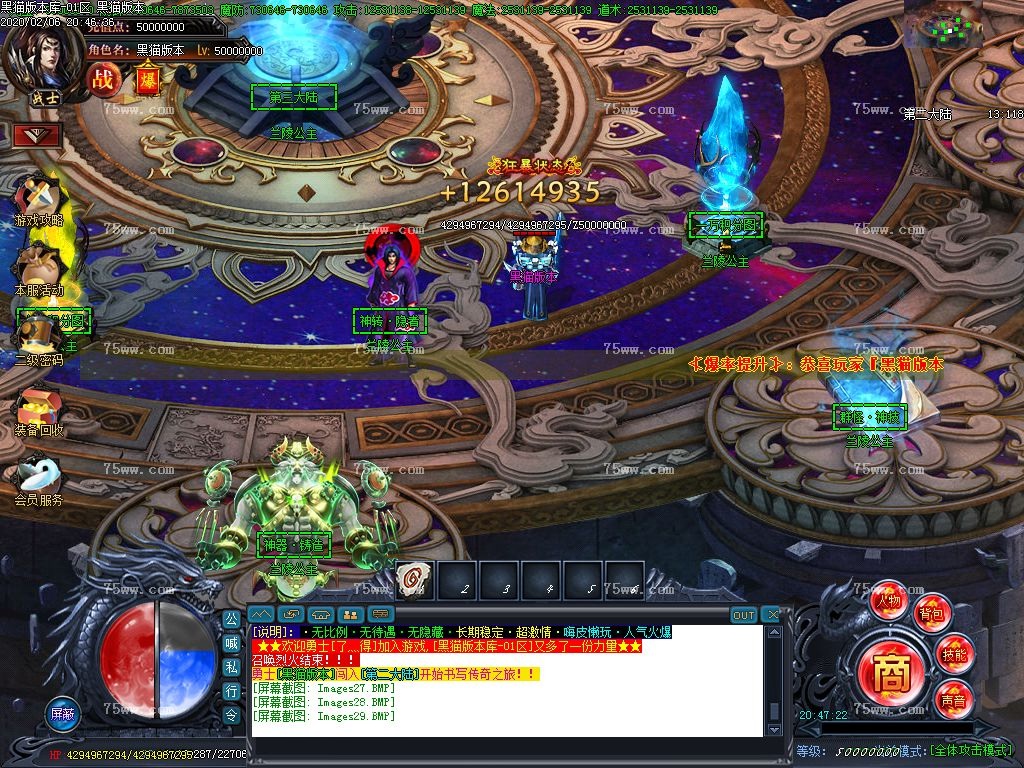Open the 装备回收 equipment recycling chest
1024x768 pixels.
click(38, 408)
